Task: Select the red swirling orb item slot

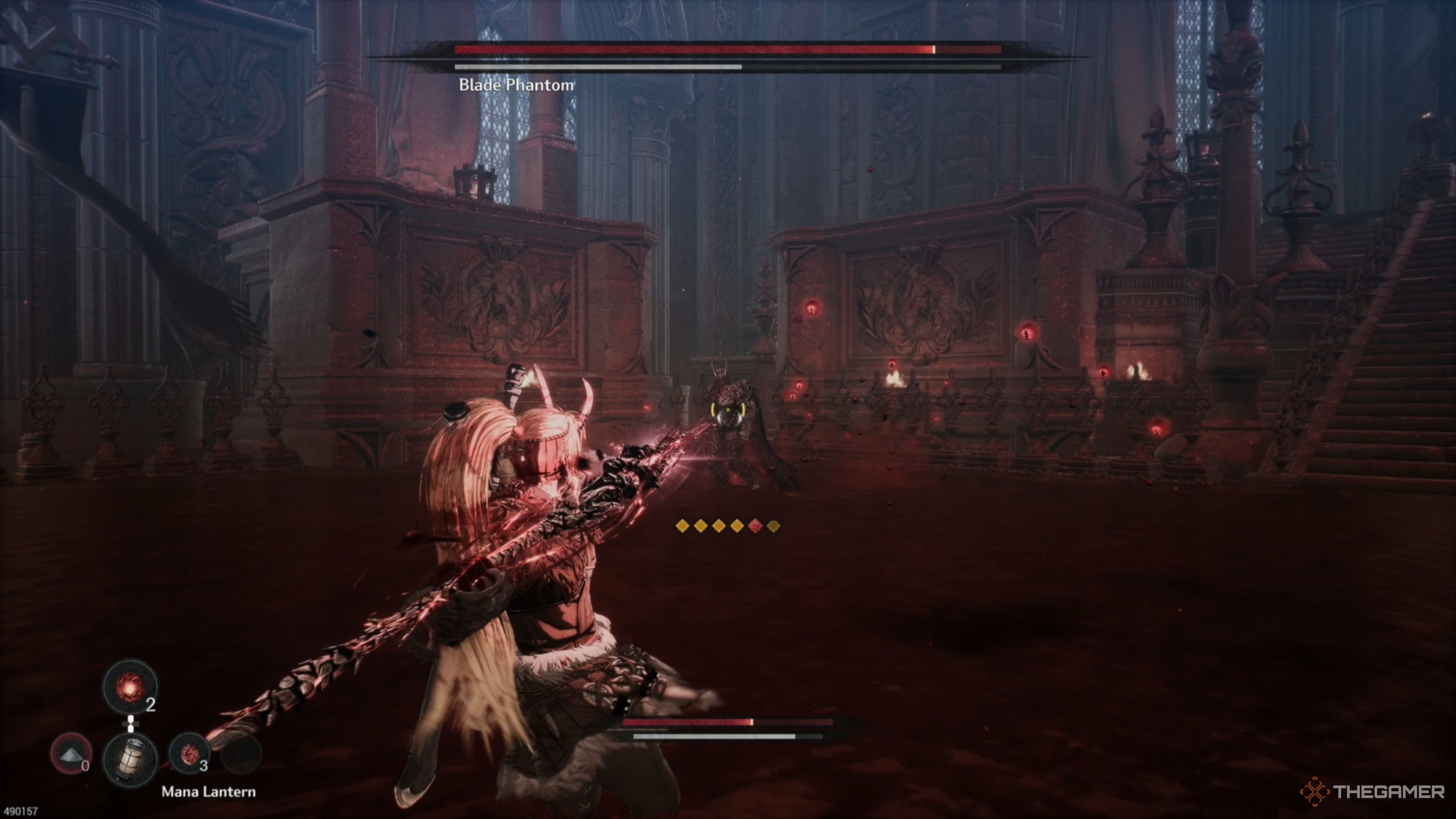Action: 130,687
